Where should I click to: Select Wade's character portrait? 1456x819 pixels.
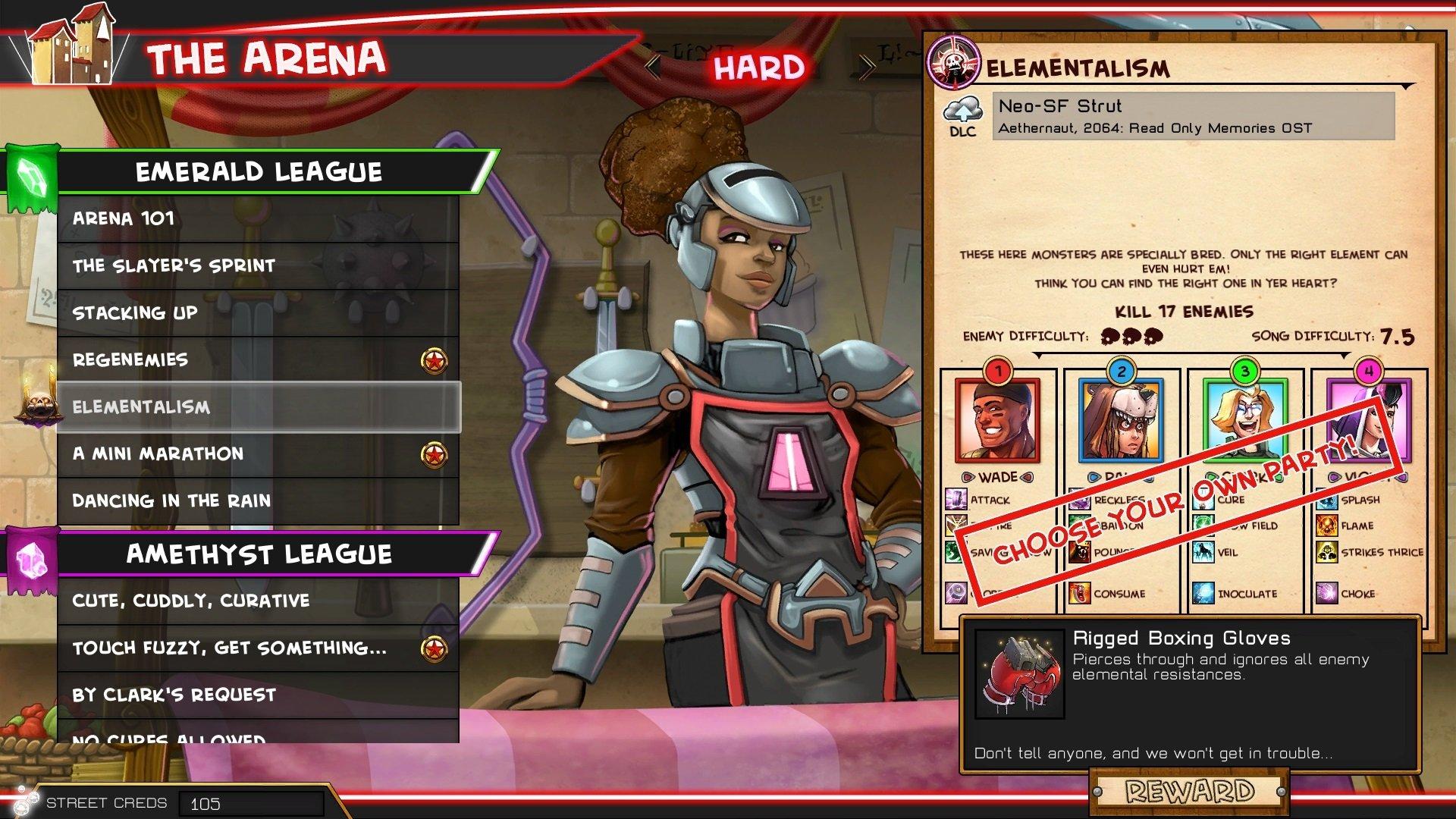click(999, 420)
